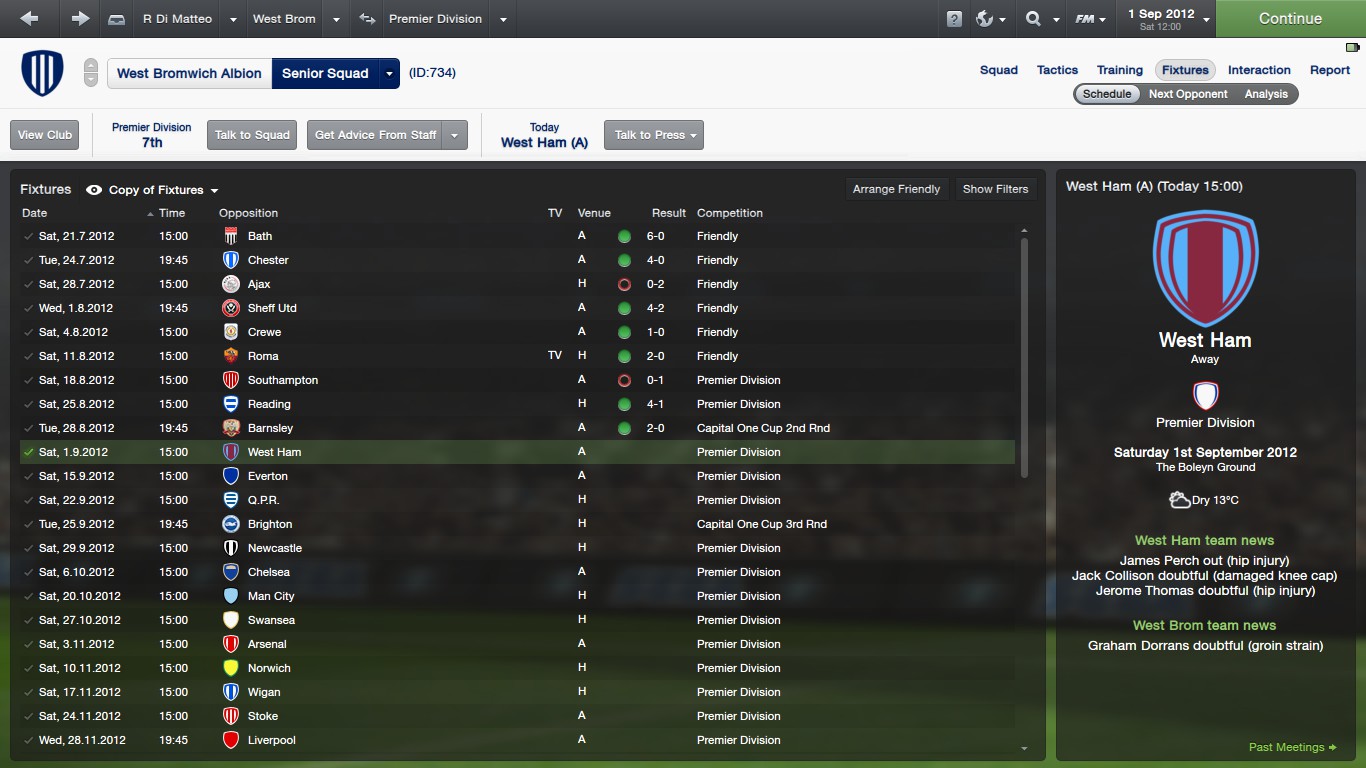
Task: Click Talk to Squad
Action: coord(252,135)
